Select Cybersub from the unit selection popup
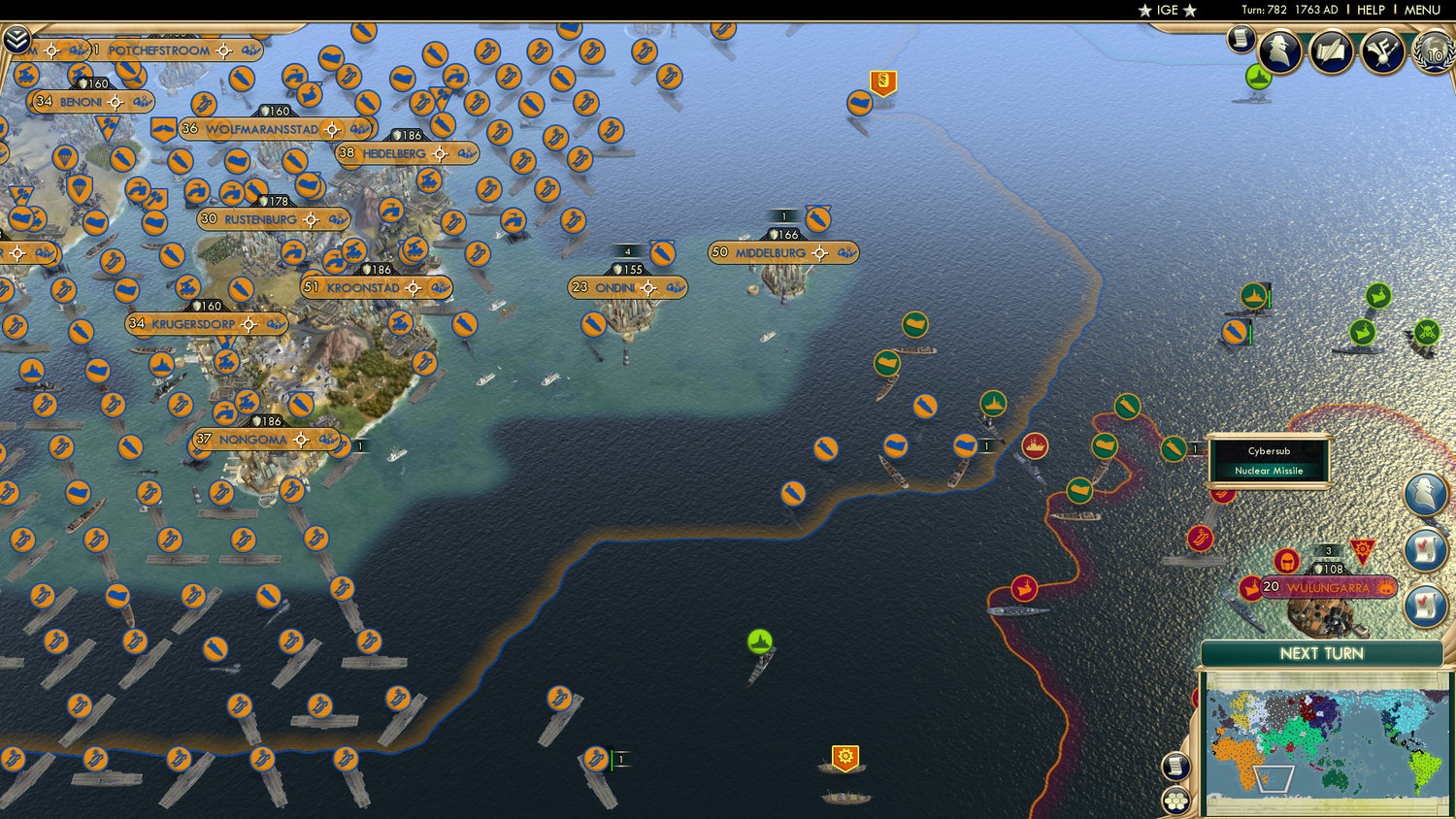 pos(1270,452)
